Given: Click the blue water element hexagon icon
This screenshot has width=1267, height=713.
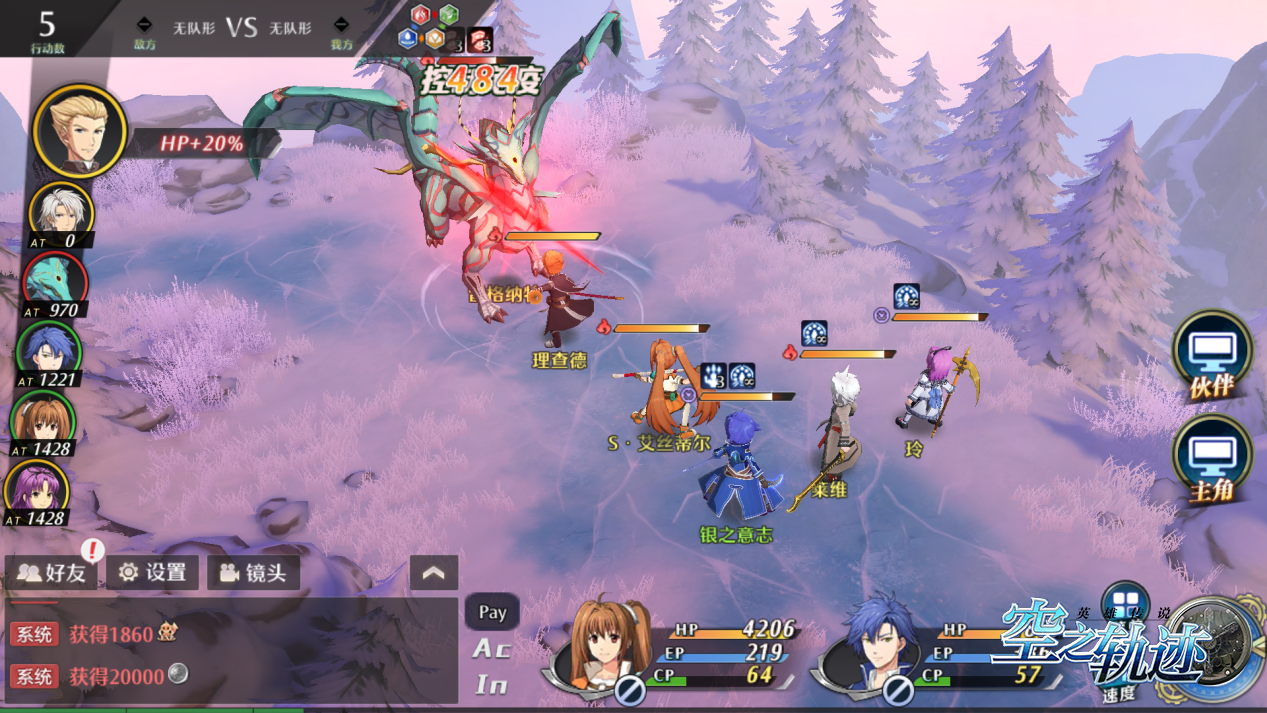Looking at the screenshot, I should pos(407,38).
